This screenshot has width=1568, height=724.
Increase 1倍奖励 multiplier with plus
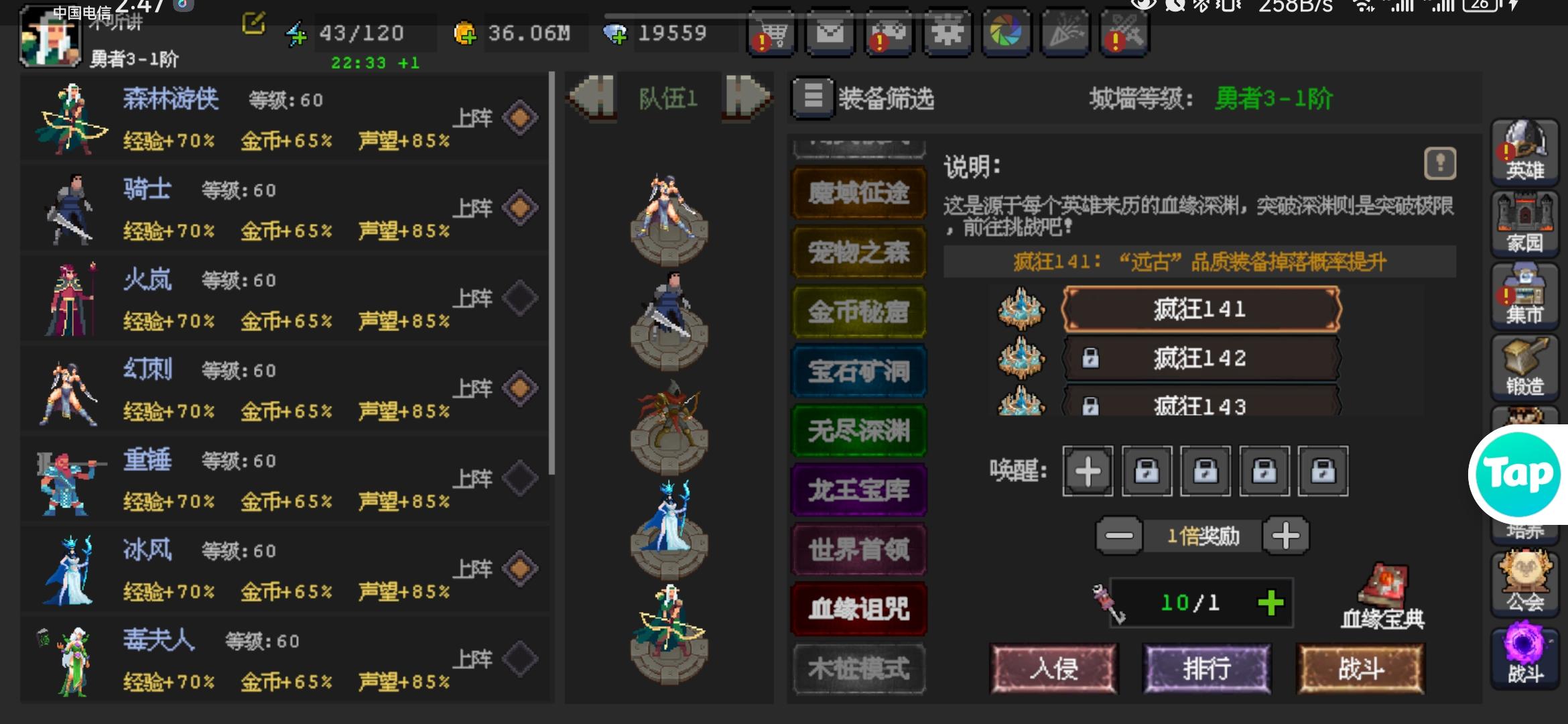(x=1286, y=535)
